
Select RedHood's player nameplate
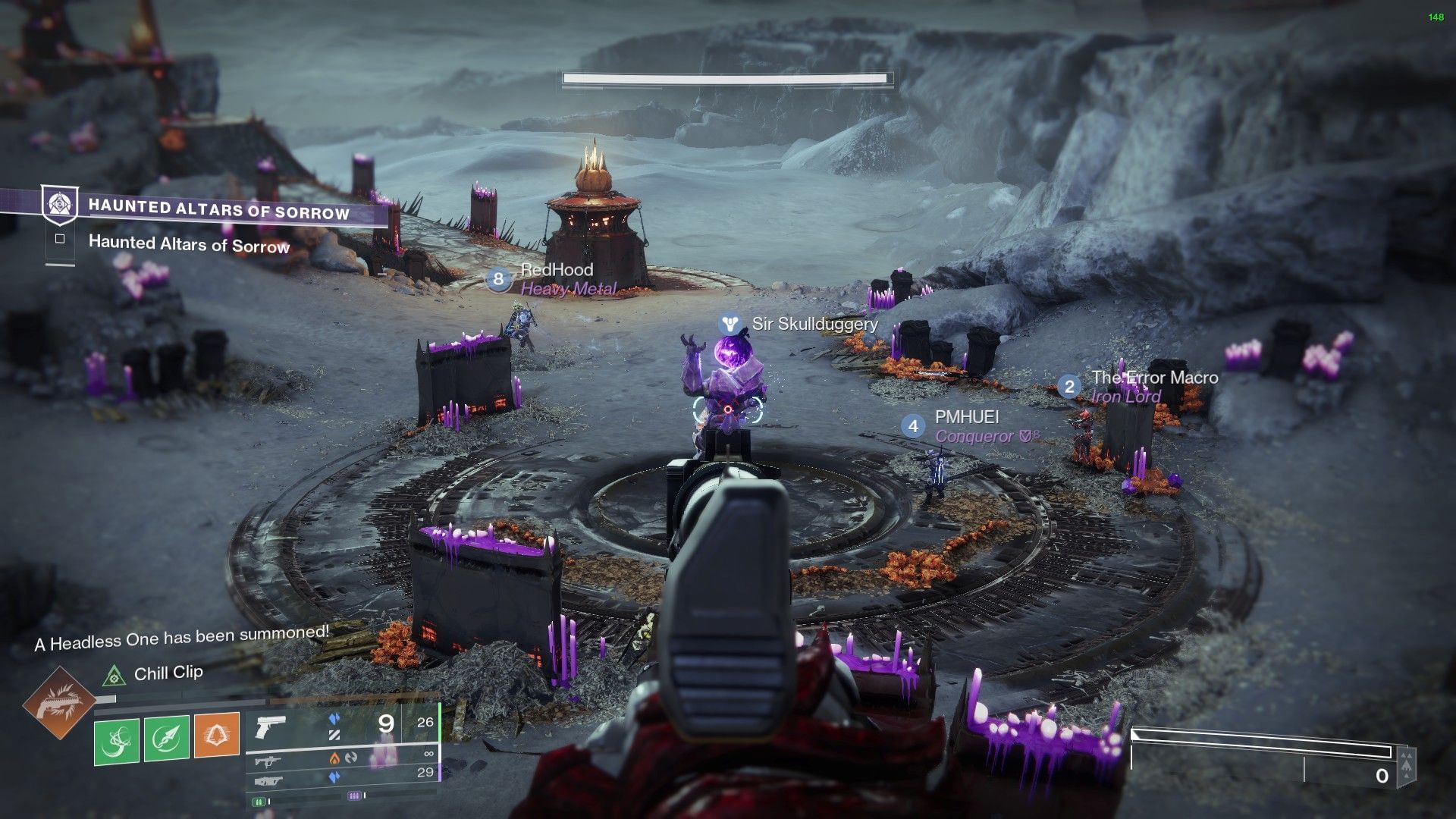point(557,270)
